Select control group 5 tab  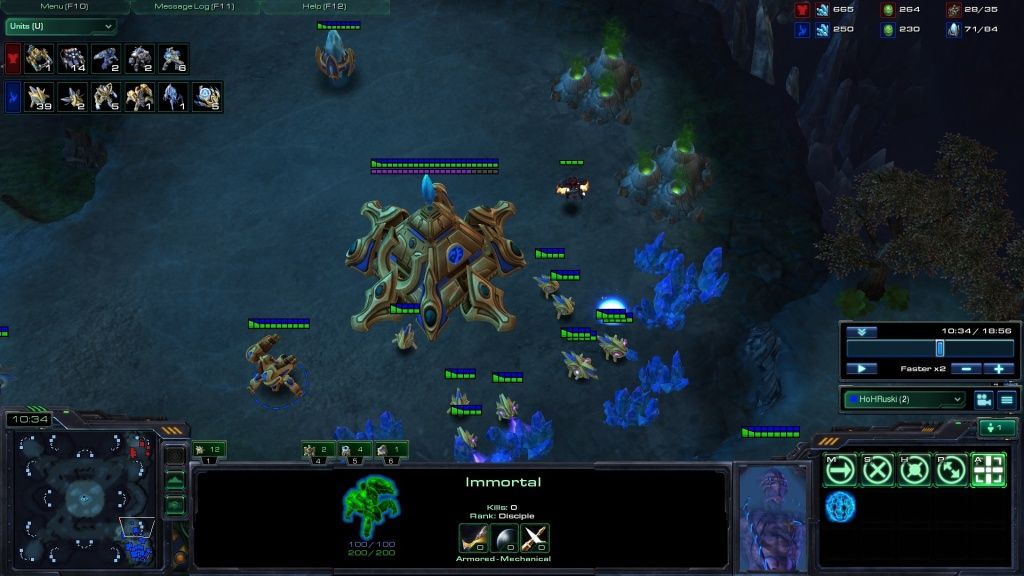(354, 451)
